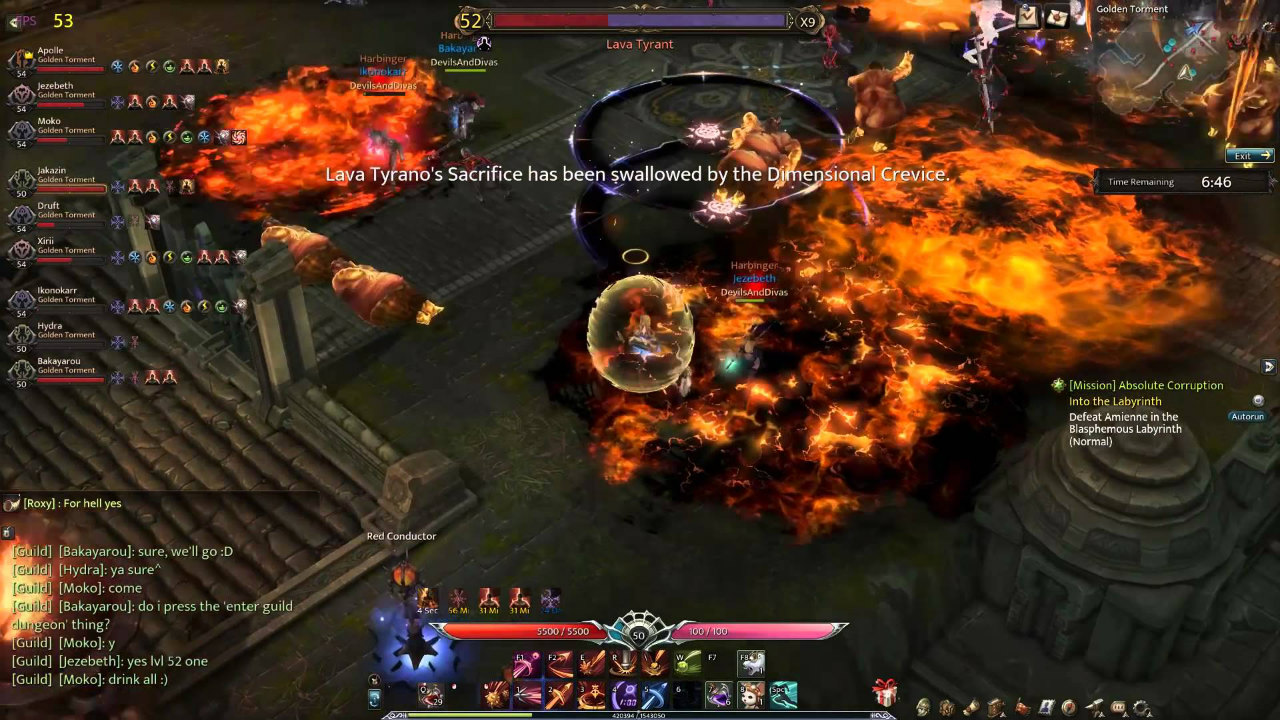Open the gear settings menu icon
Screen dimensions: 1280x720
(1142, 708)
